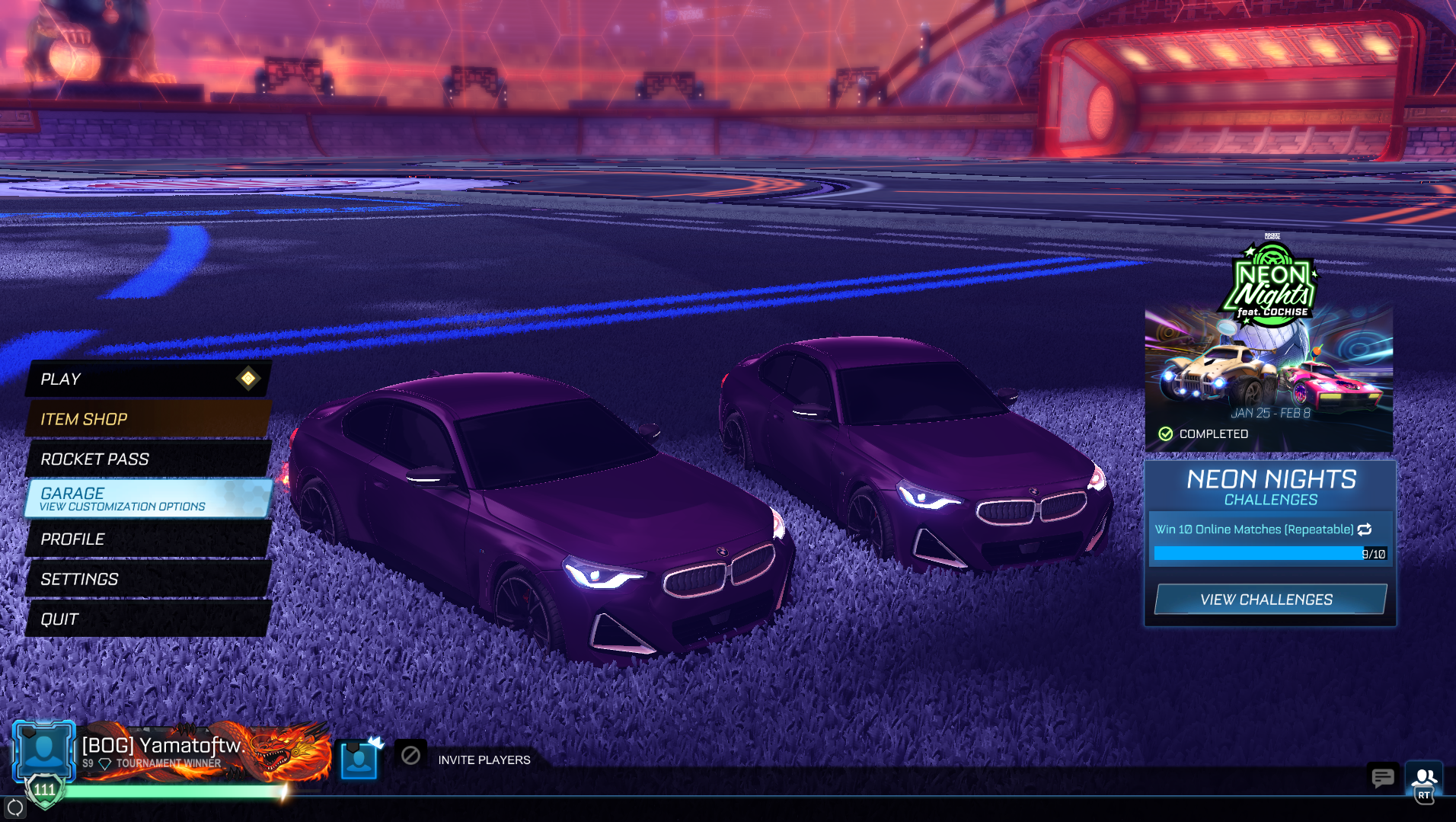Click the Completed checkmark on Neon Nights event

(1166, 433)
